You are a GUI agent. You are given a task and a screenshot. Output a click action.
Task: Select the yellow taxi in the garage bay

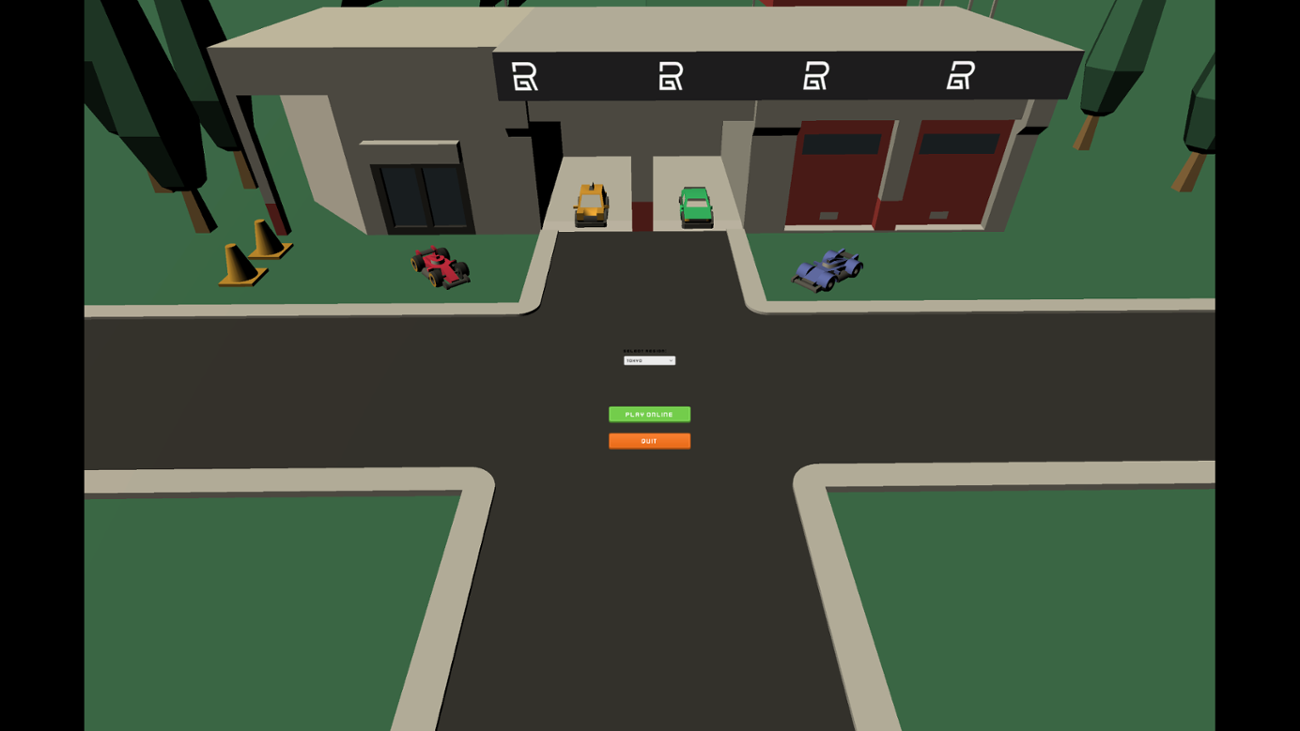(592, 202)
